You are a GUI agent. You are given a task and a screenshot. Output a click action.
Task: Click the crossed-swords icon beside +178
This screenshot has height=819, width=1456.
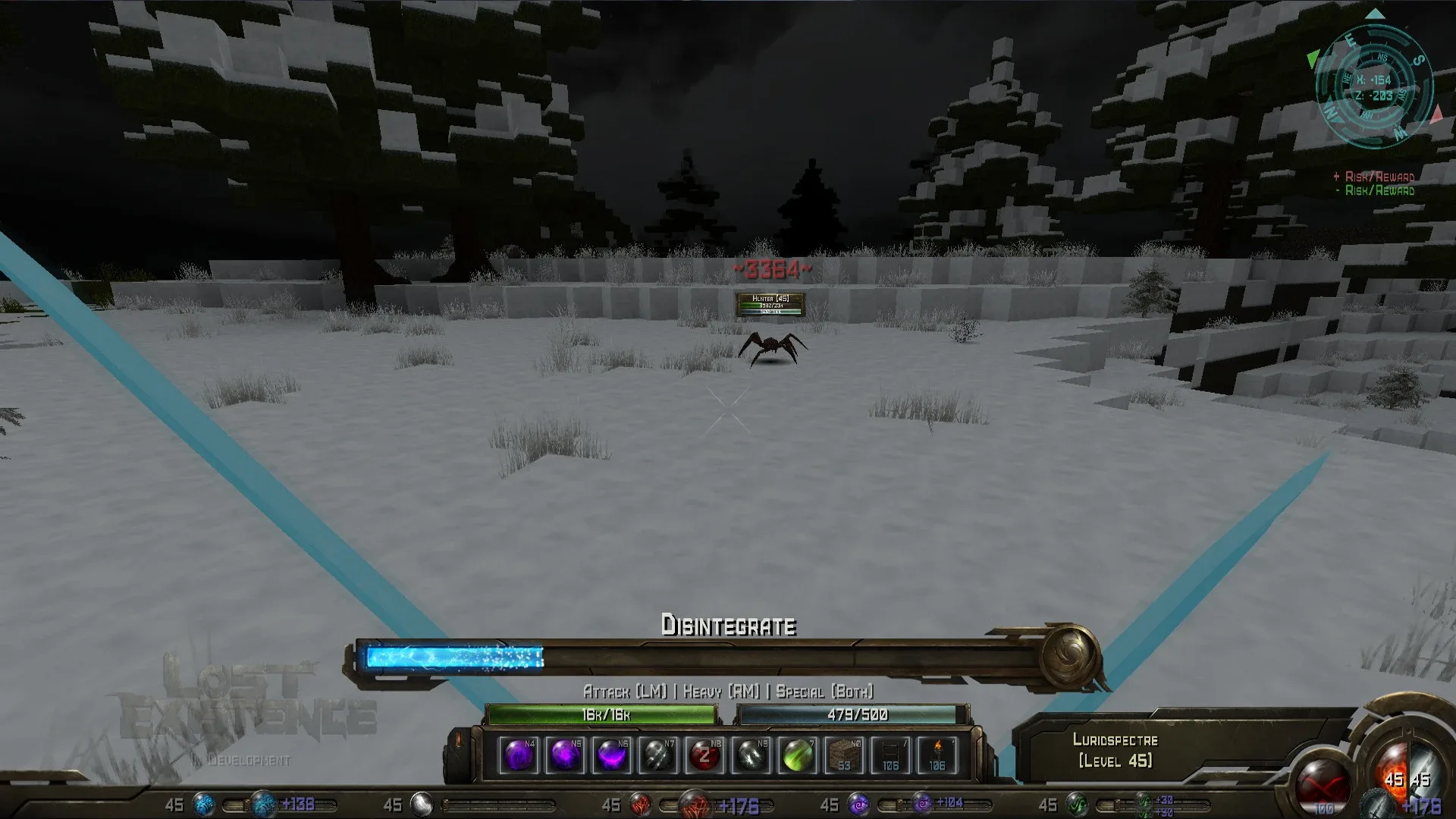coord(1376,805)
